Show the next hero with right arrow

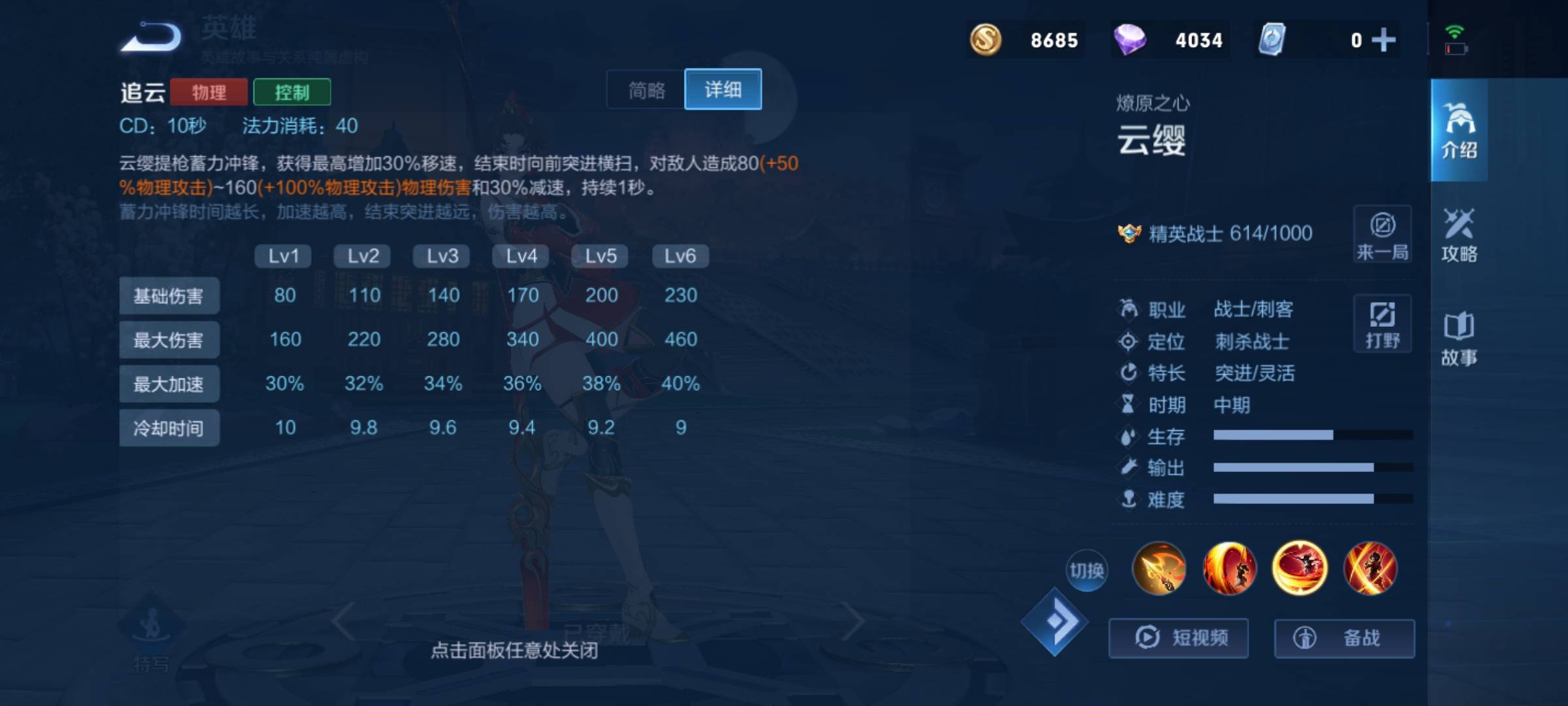pos(853,621)
